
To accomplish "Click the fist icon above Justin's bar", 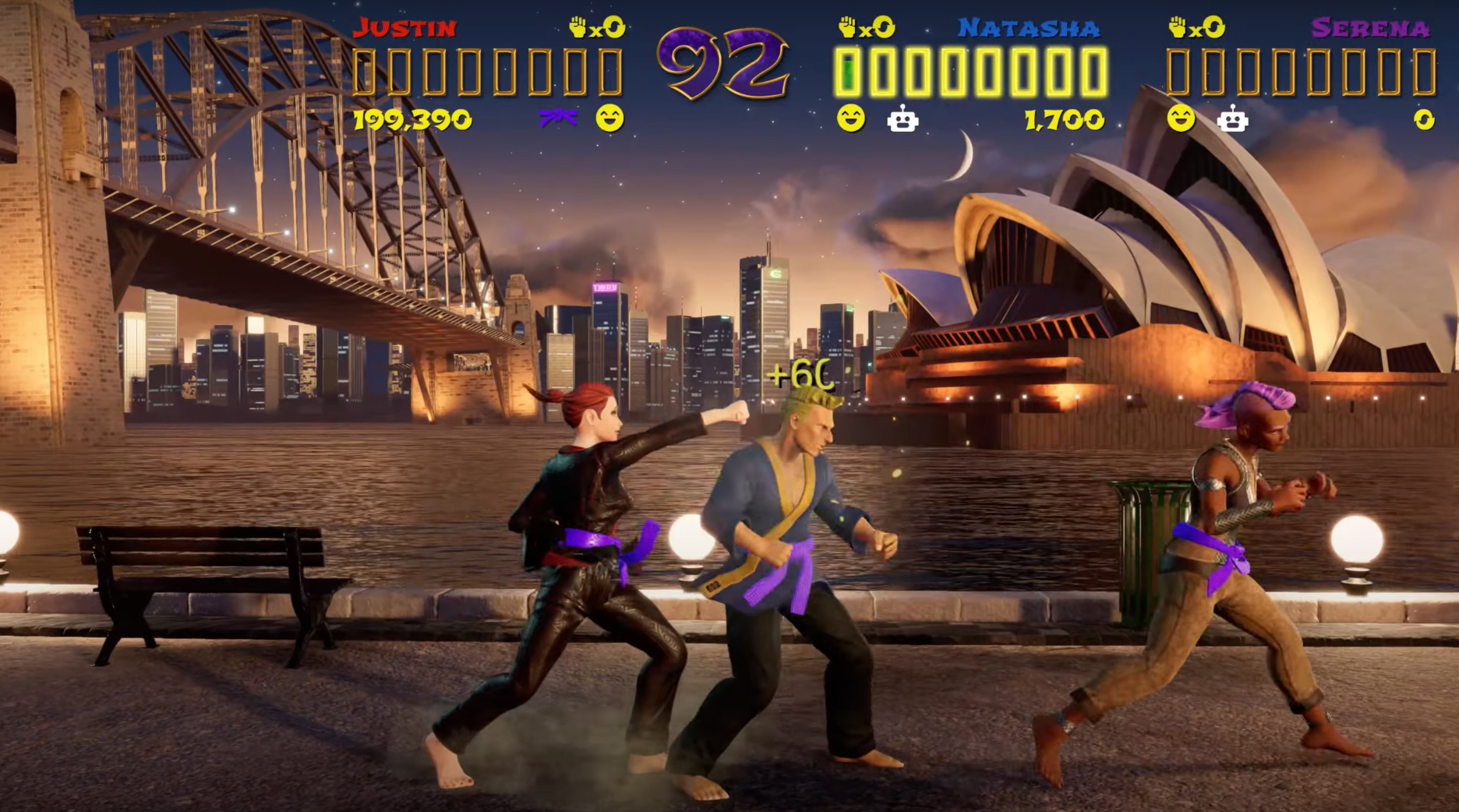I will click(578, 28).
